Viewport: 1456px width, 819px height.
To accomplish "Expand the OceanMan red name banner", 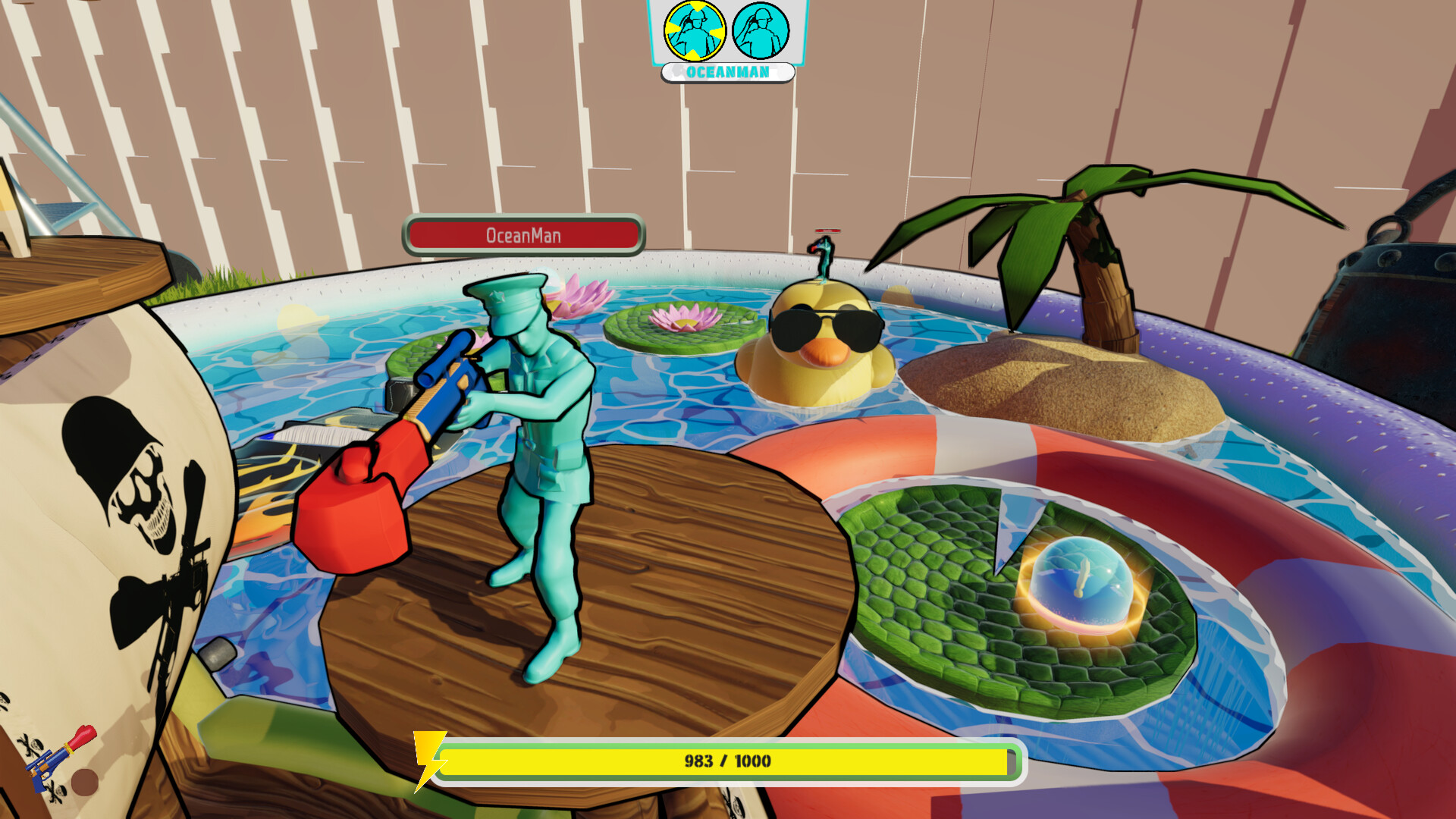I will (523, 235).
